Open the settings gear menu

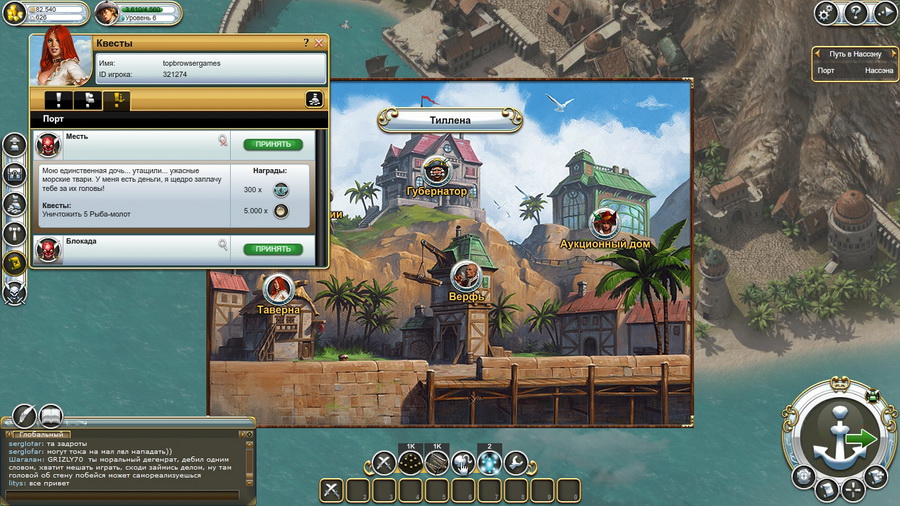click(826, 13)
